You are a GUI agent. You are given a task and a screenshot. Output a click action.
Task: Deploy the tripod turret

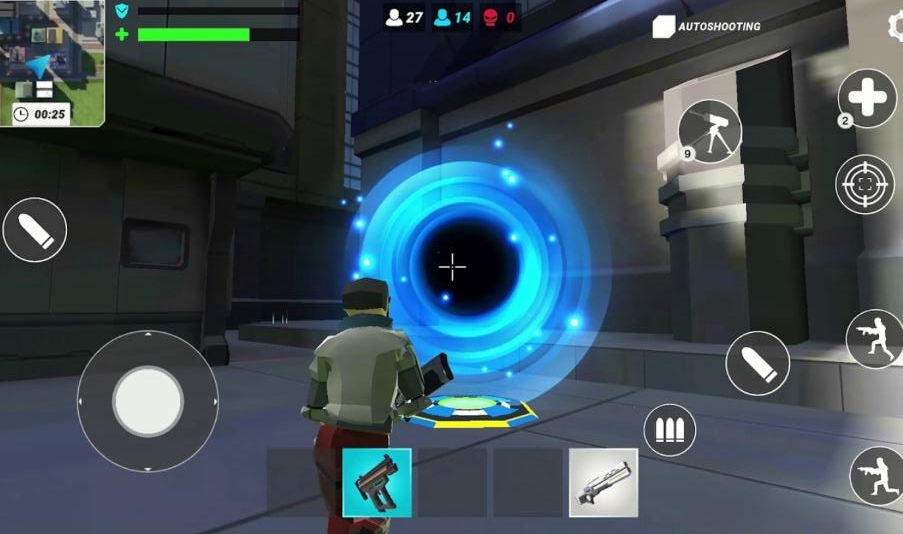click(710, 131)
